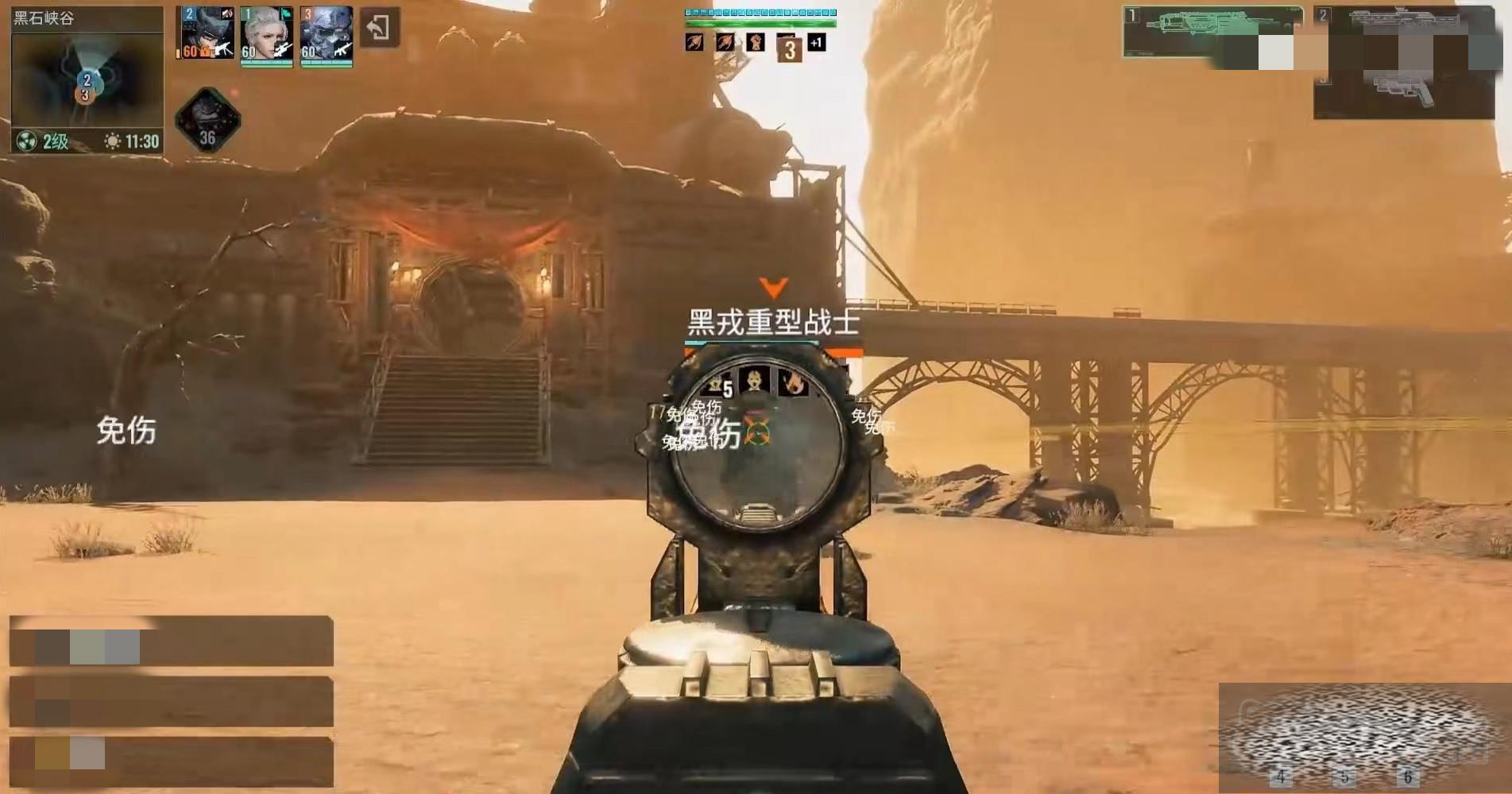Select teammate 1 white-haired woman portrait
1512x794 pixels.
(267, 34)
